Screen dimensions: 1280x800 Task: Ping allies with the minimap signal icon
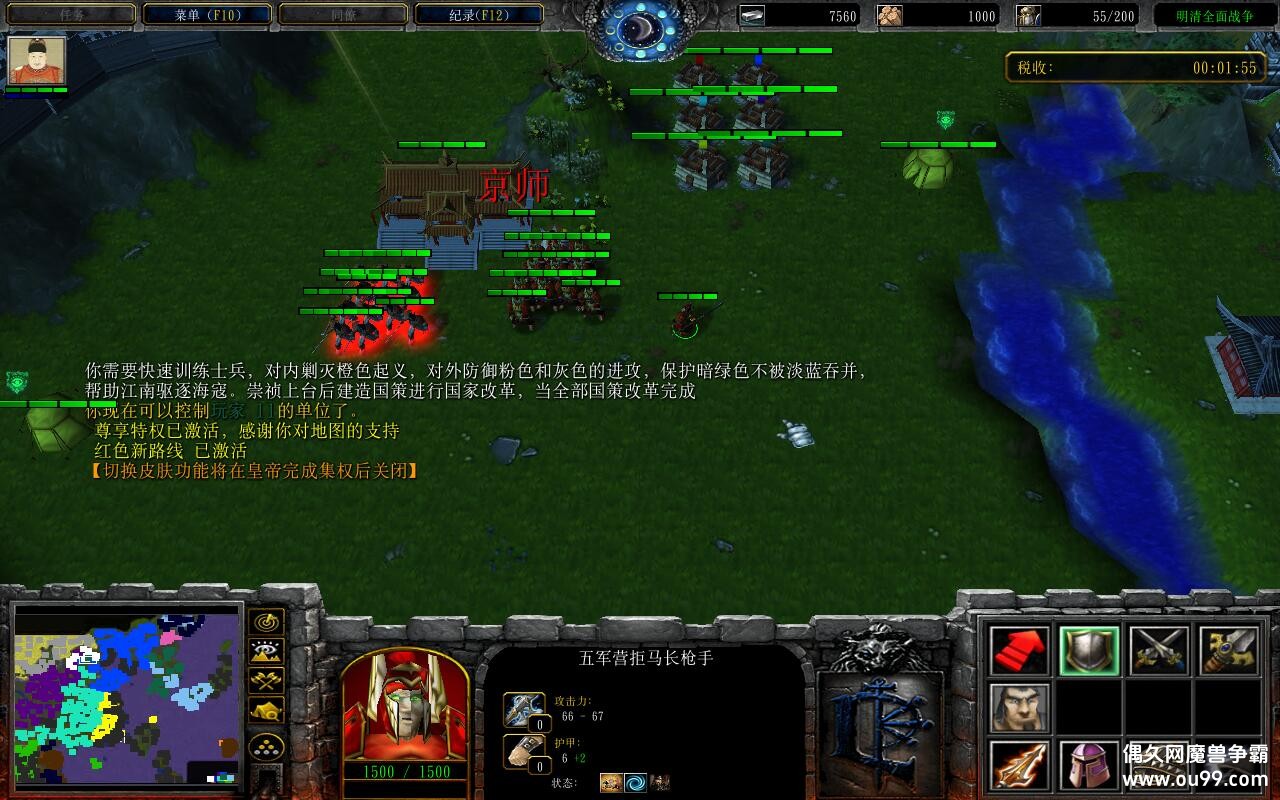(267, 622)
